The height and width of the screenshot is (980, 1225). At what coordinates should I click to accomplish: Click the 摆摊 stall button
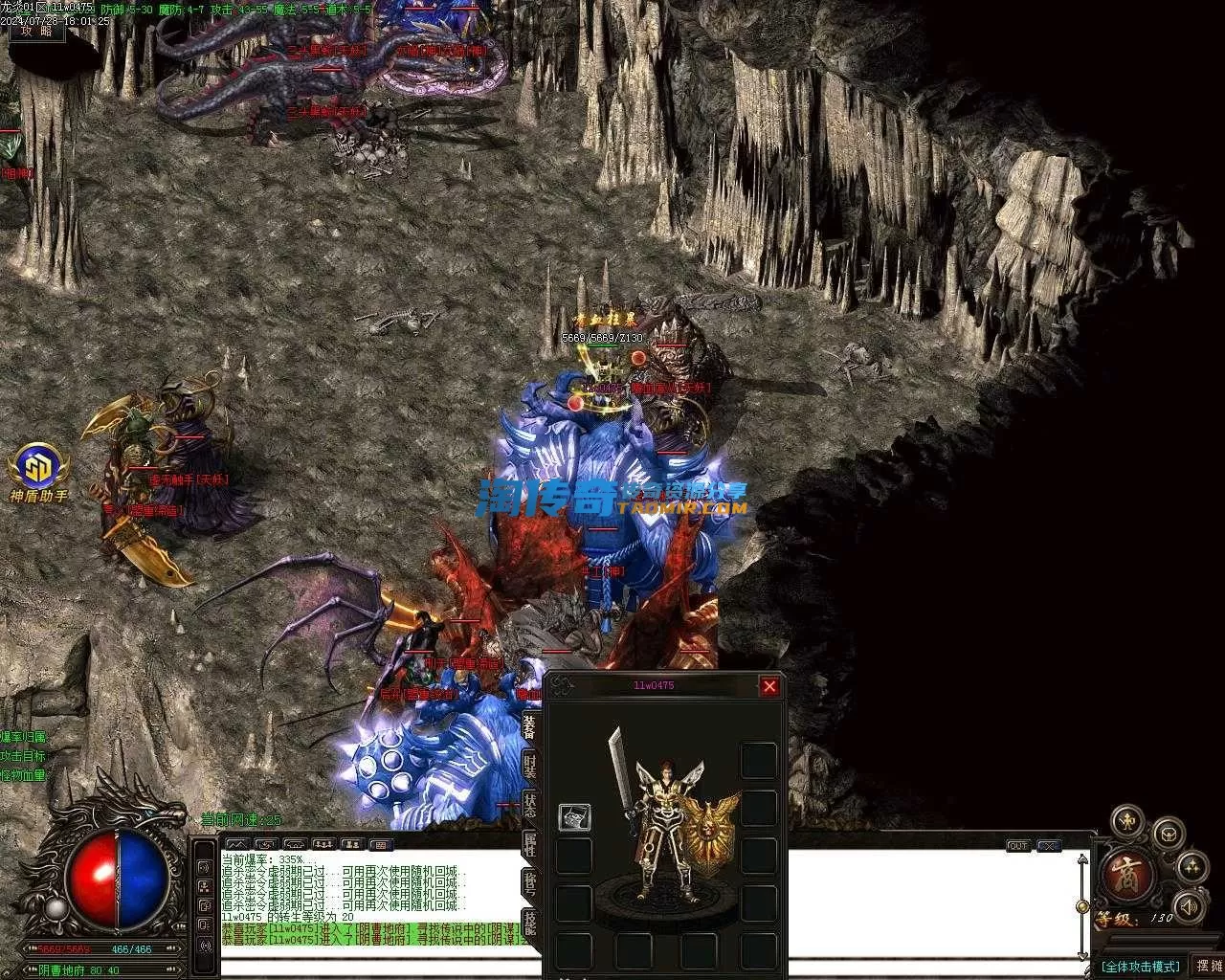point(1208,965)
